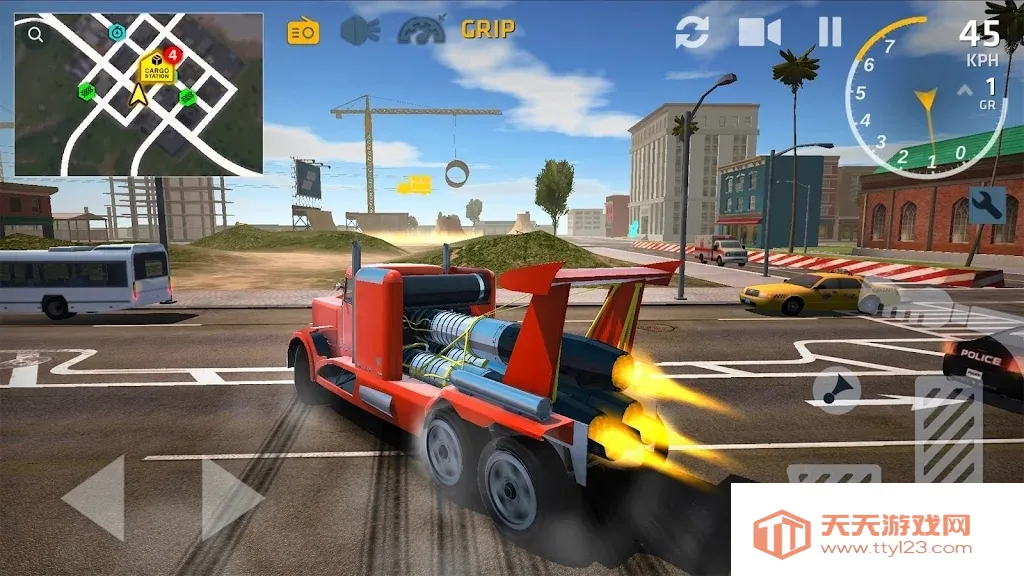Tap the accelerator pedal
Viewport: 1024px width, 576px height.
tap(948, 432)
